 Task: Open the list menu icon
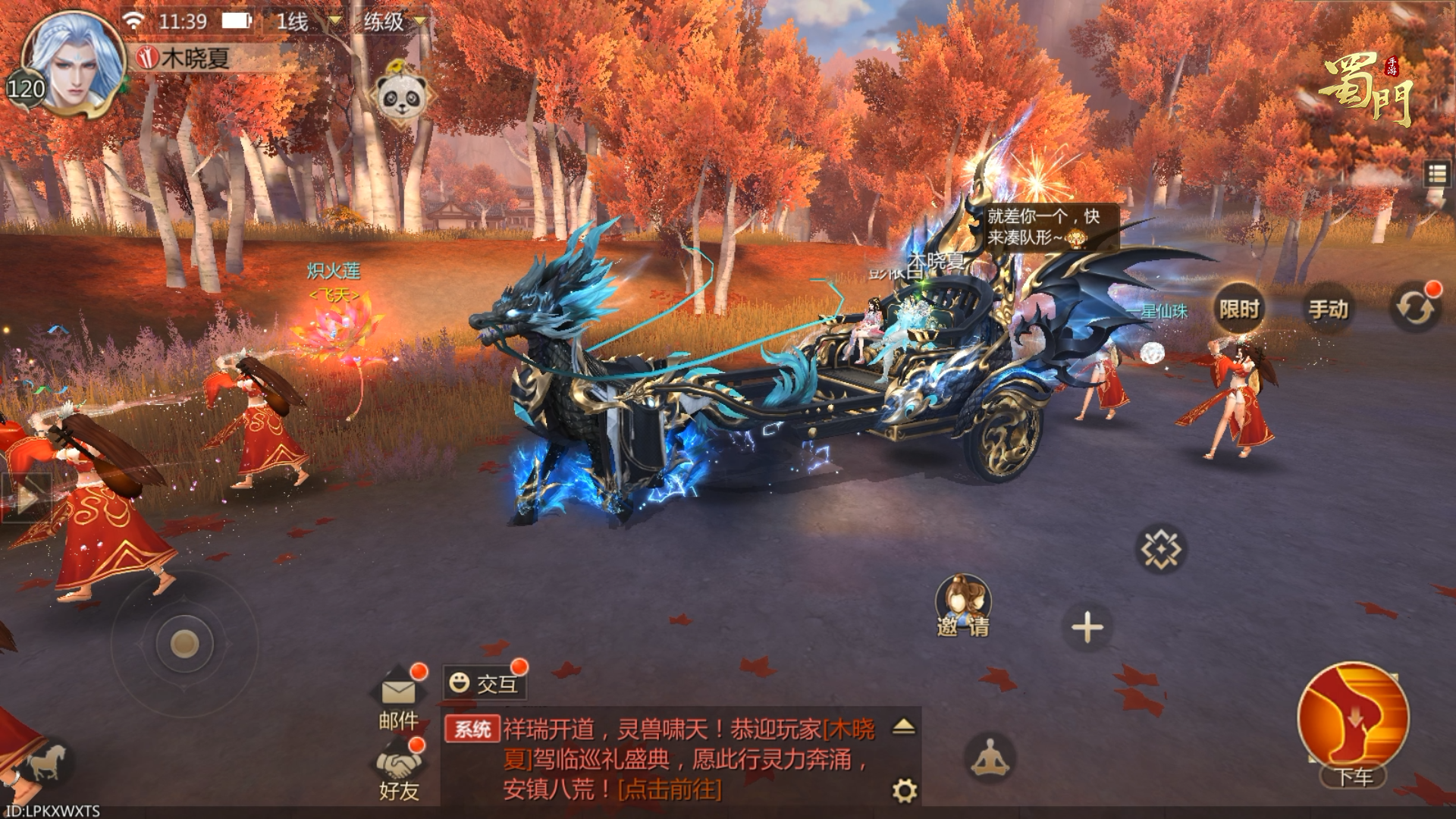(1436, 174)
